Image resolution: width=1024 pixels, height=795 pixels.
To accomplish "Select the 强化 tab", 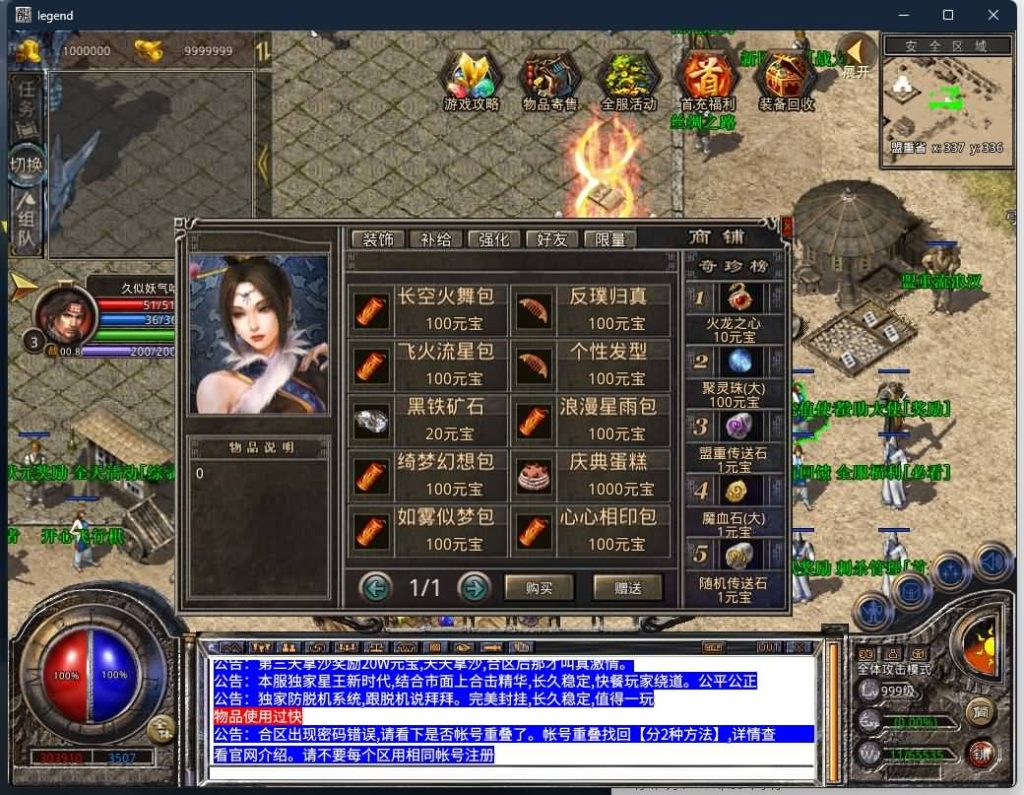I will point(493,240).
